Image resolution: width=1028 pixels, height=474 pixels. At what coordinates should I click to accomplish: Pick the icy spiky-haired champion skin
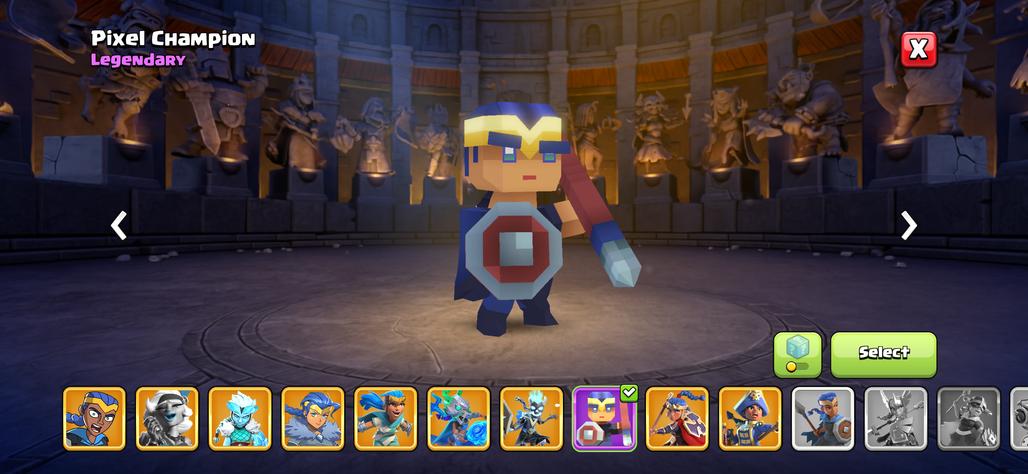pyautogui.click(x=240, y=418)
